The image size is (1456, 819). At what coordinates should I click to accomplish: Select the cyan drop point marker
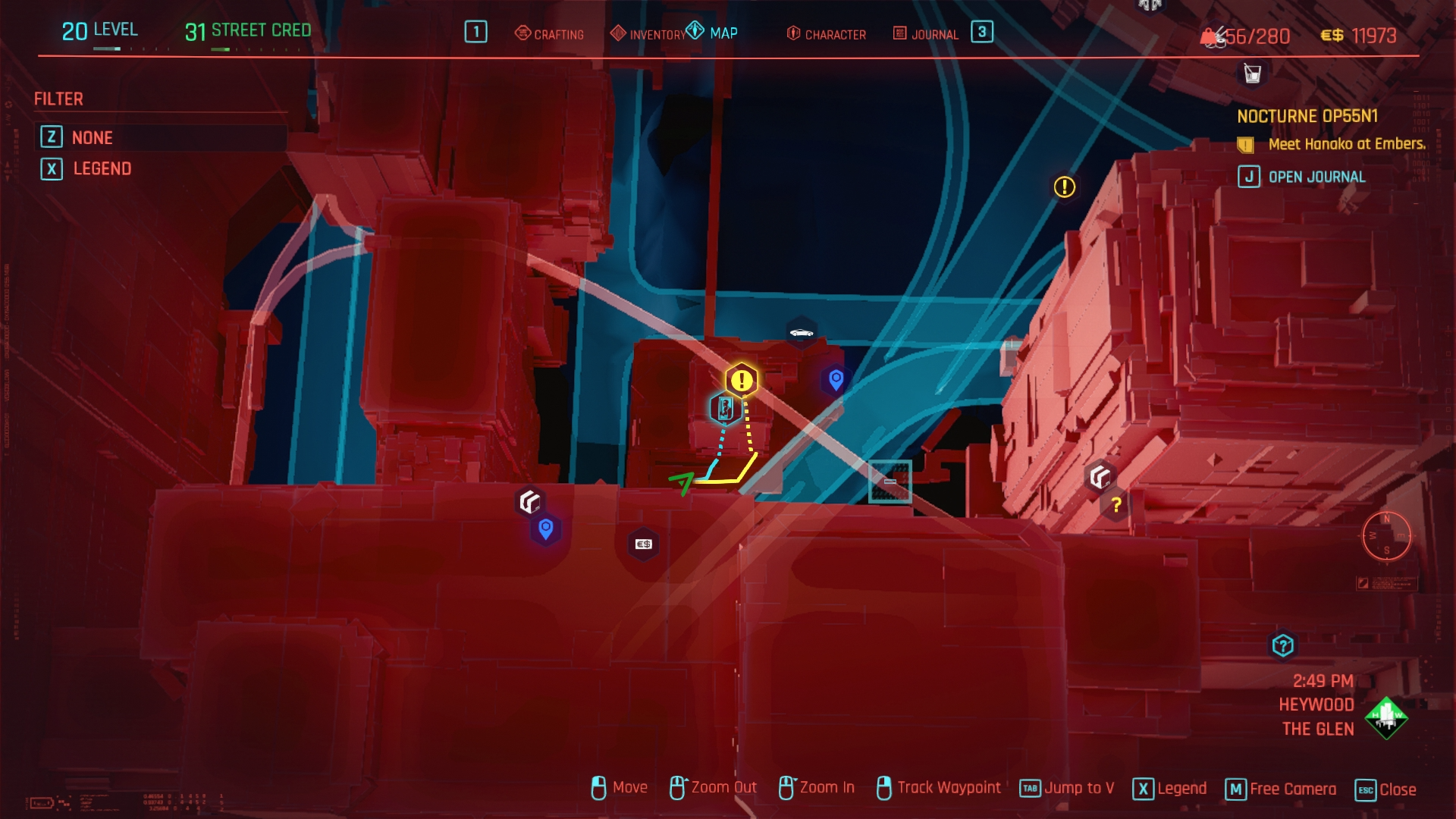724,409
